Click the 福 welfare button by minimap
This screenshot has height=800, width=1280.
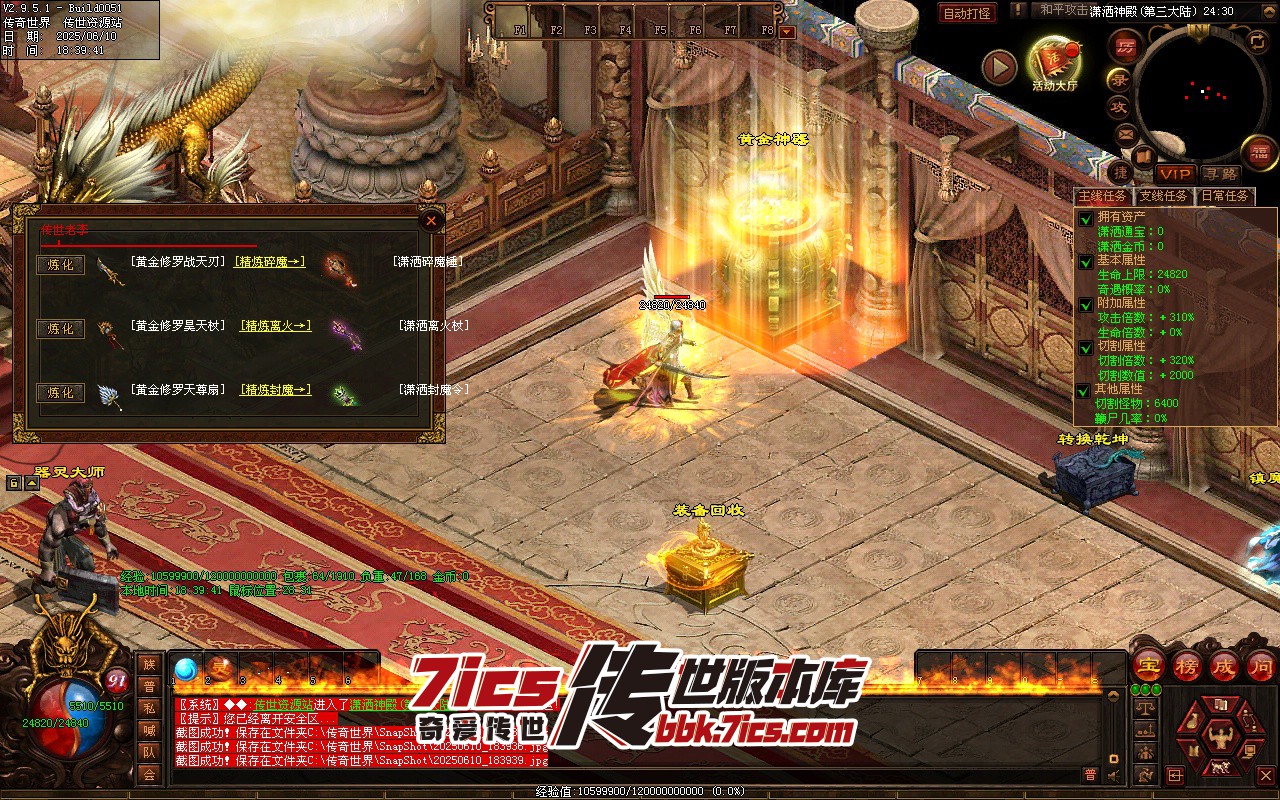tap(1258, 152)
